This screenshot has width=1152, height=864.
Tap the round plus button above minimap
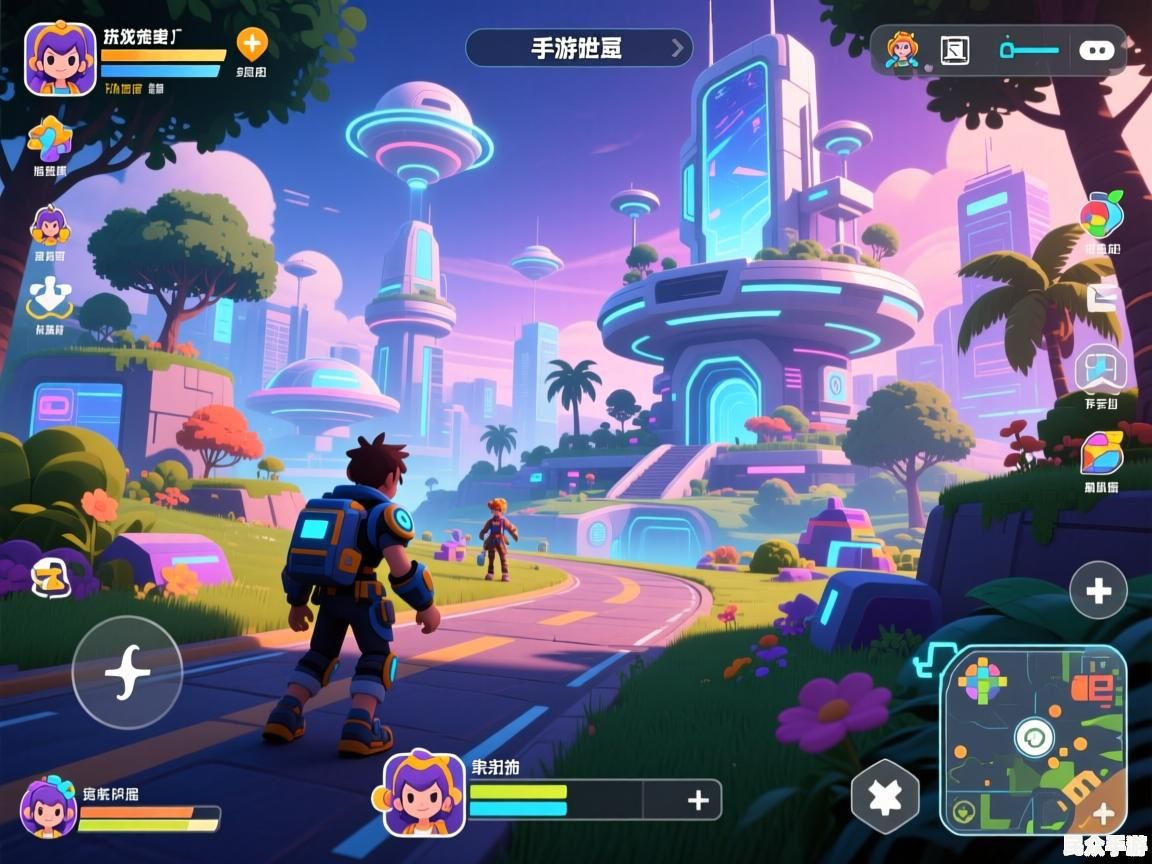(x=1098, y=591)
